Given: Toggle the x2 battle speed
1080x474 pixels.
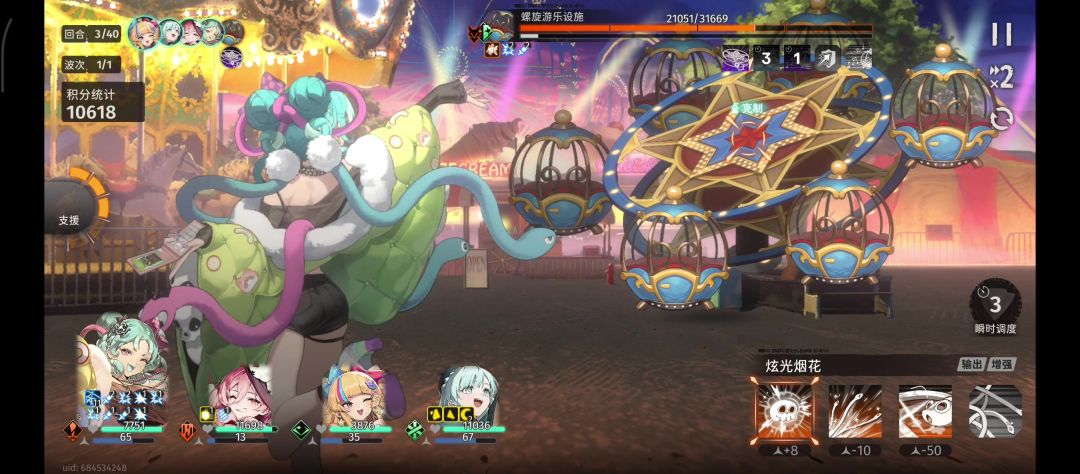Looking at the screenshot, I should (1000, 76).
